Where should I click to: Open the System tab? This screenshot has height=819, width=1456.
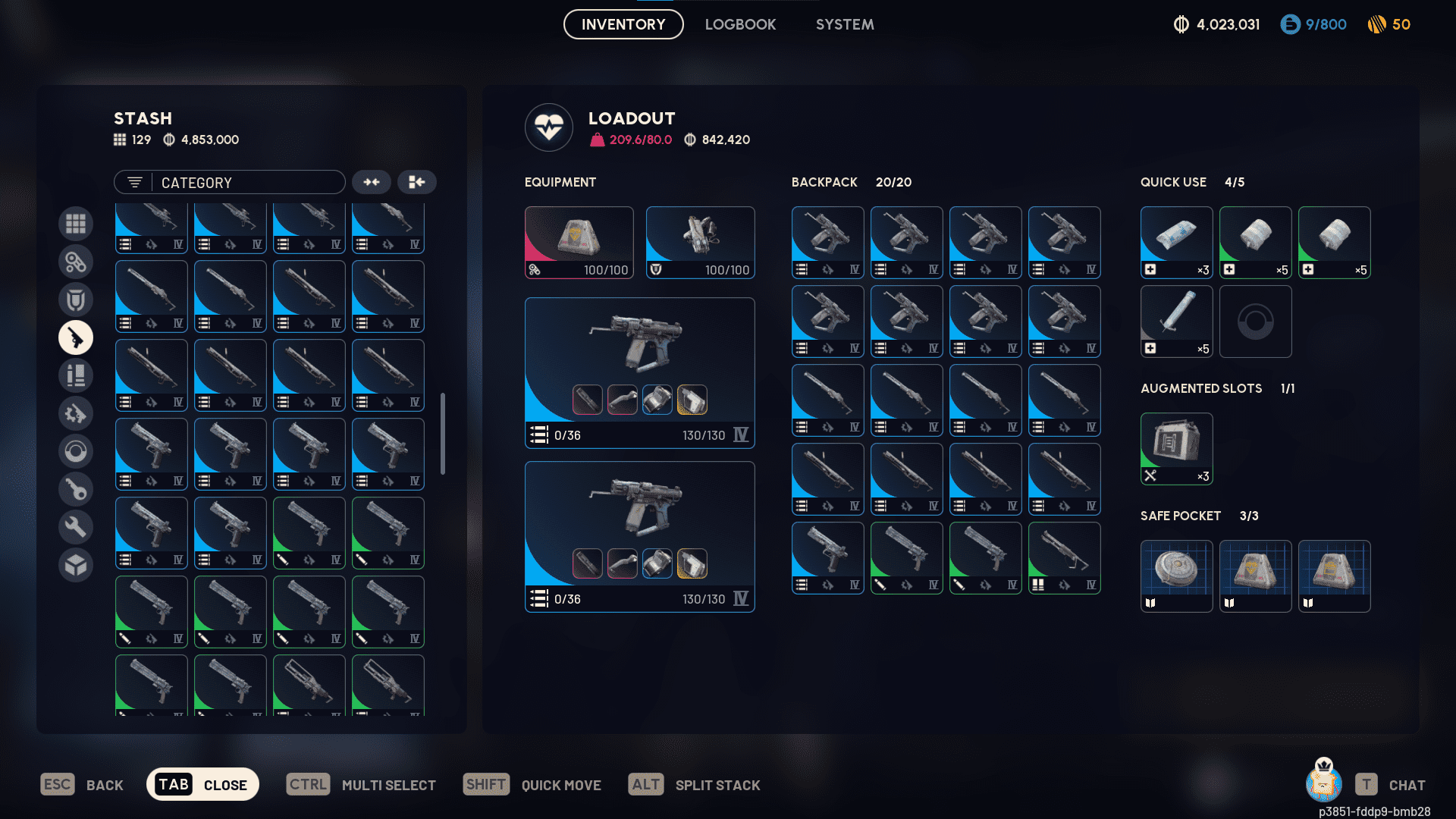tap(845, 24)
